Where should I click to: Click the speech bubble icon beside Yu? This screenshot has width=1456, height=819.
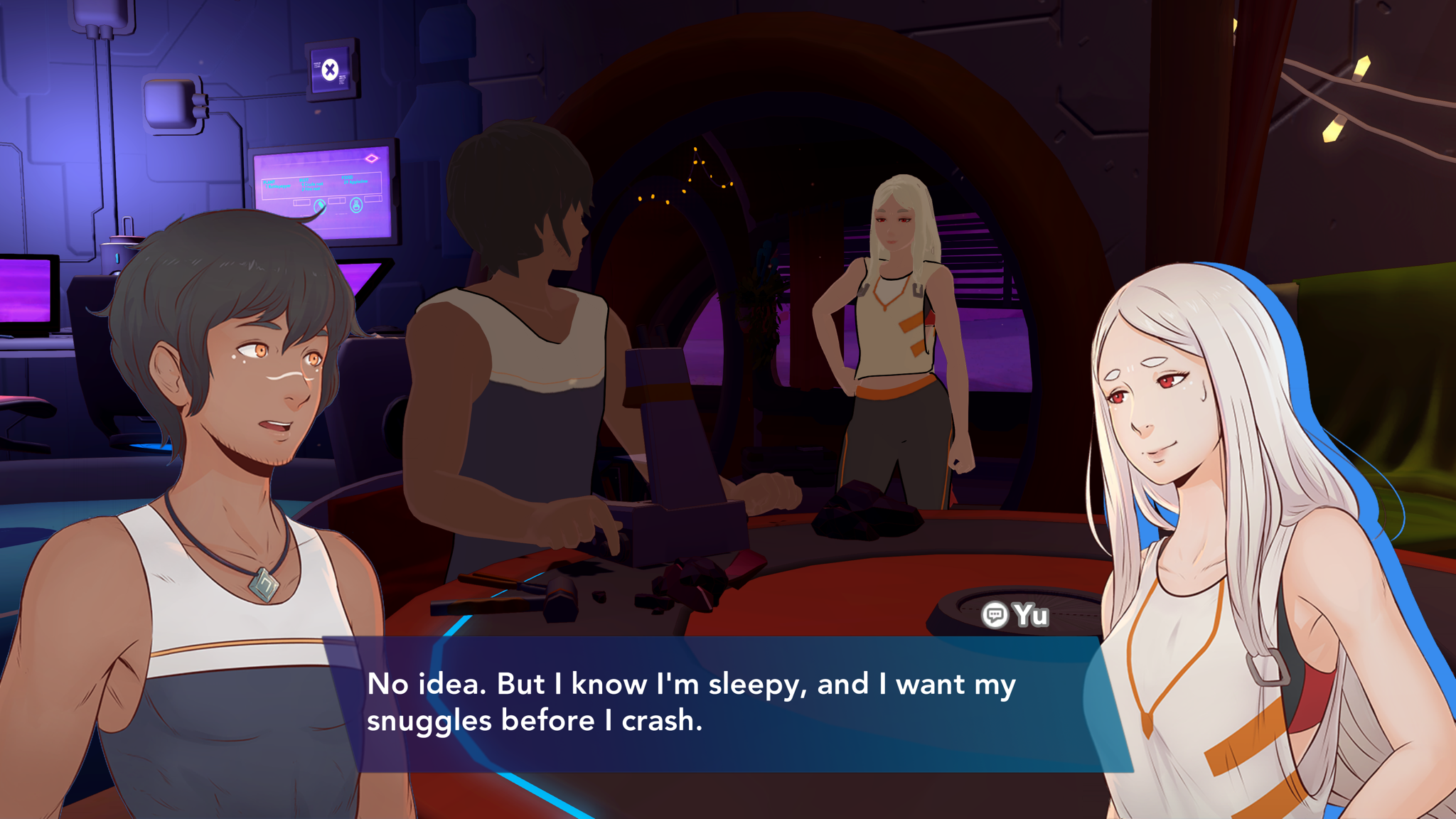tap(994, 615)
